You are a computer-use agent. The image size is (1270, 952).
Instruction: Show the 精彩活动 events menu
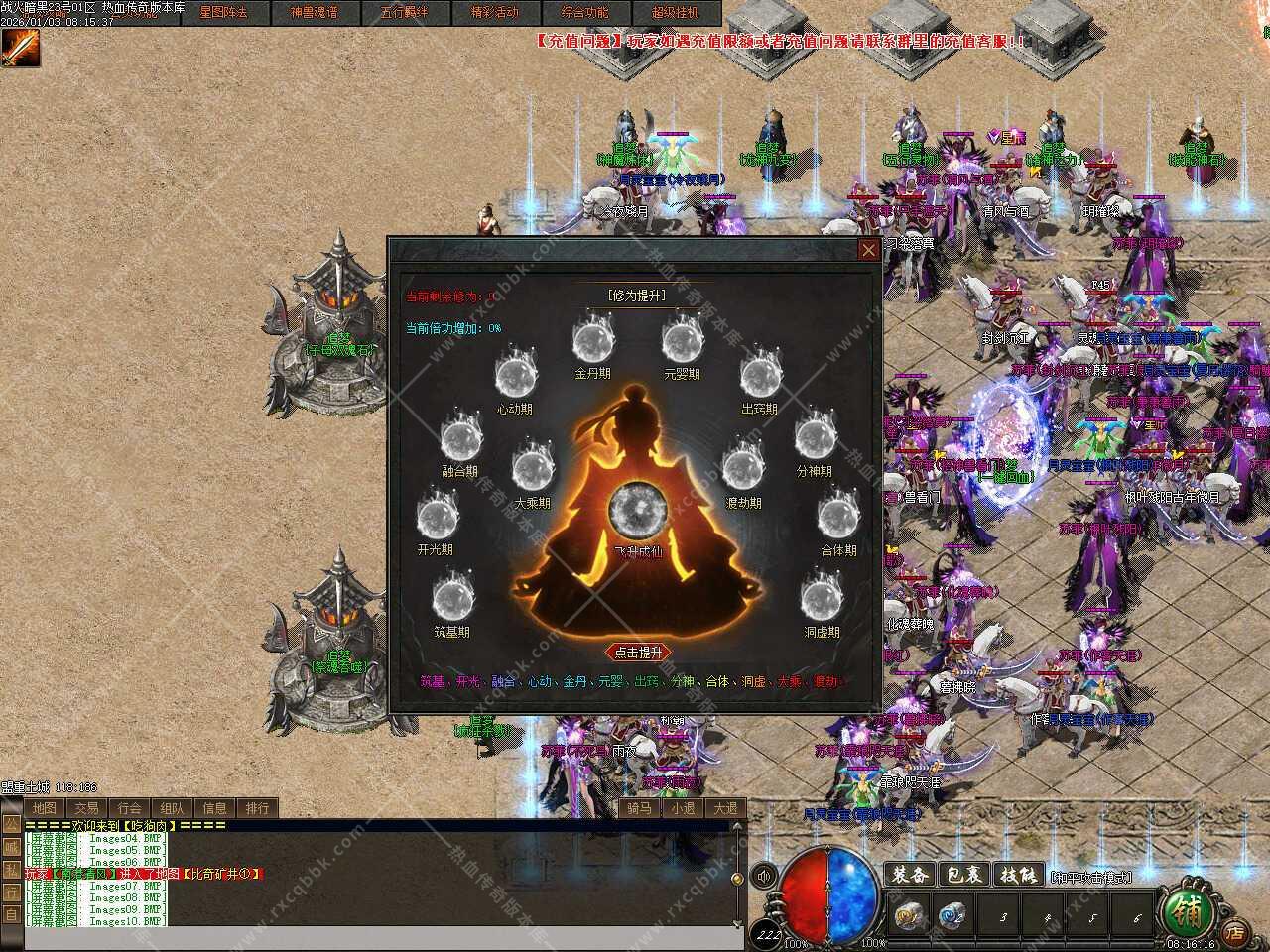click(495, 13)
